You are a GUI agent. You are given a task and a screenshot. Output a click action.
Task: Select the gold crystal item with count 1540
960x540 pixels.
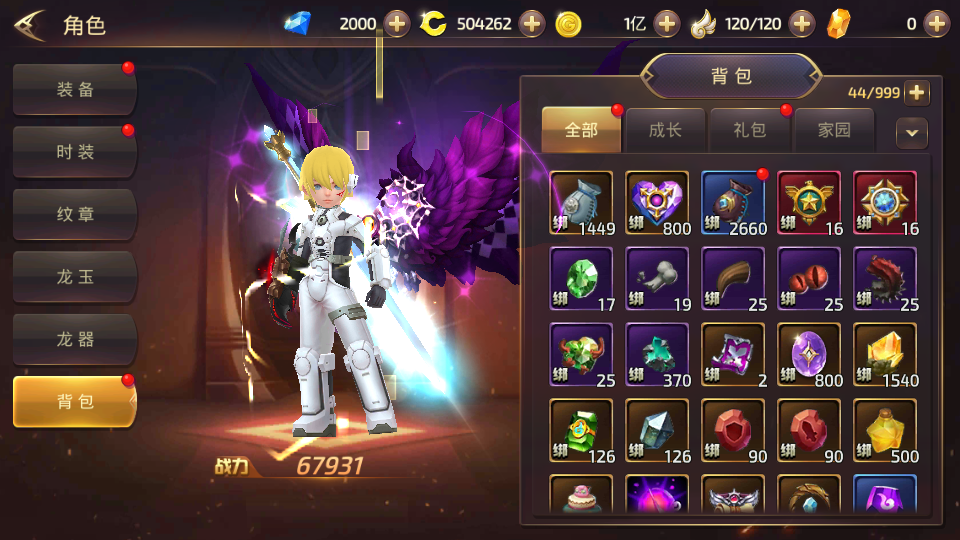tap(886, 355)
